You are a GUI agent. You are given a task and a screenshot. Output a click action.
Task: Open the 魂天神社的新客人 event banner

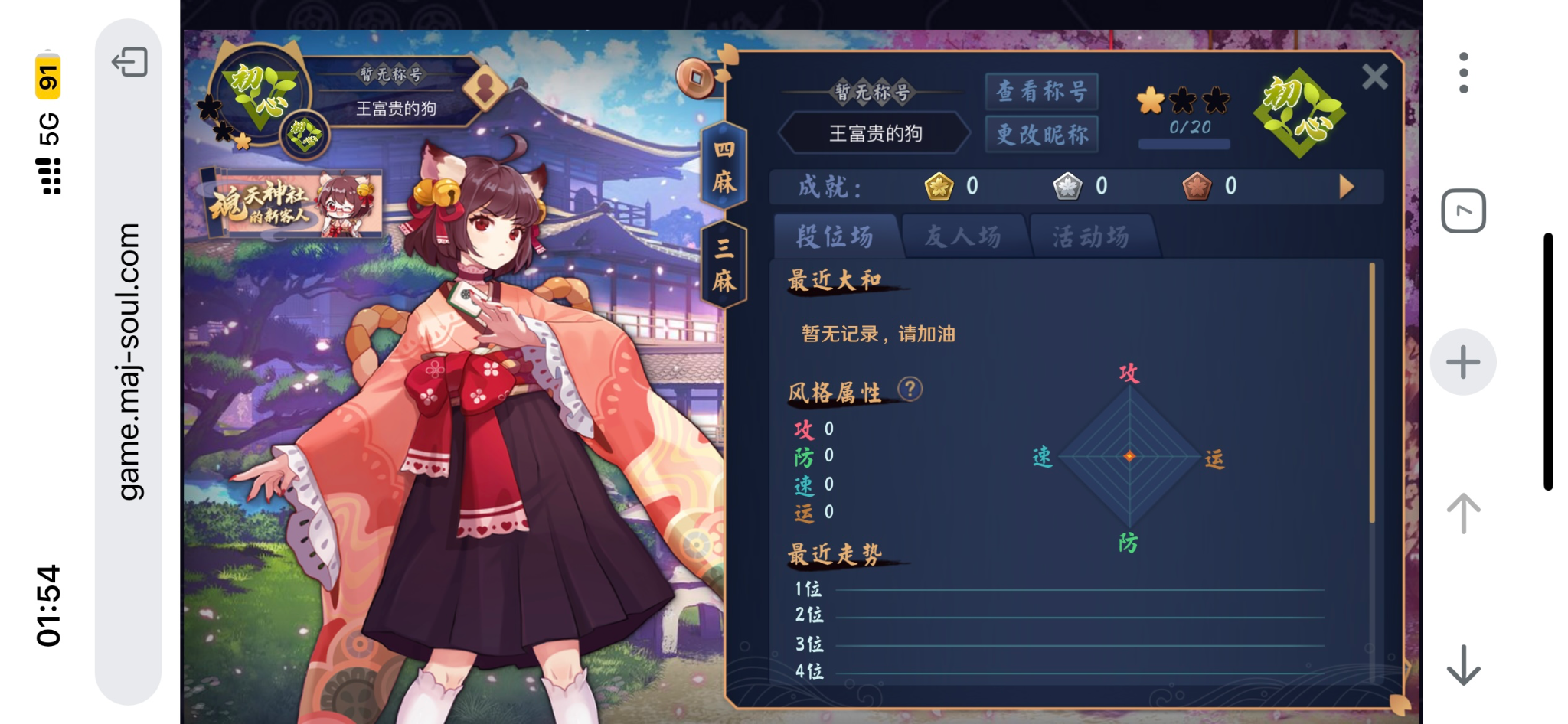pyautogui.click(x=293, y=204)
